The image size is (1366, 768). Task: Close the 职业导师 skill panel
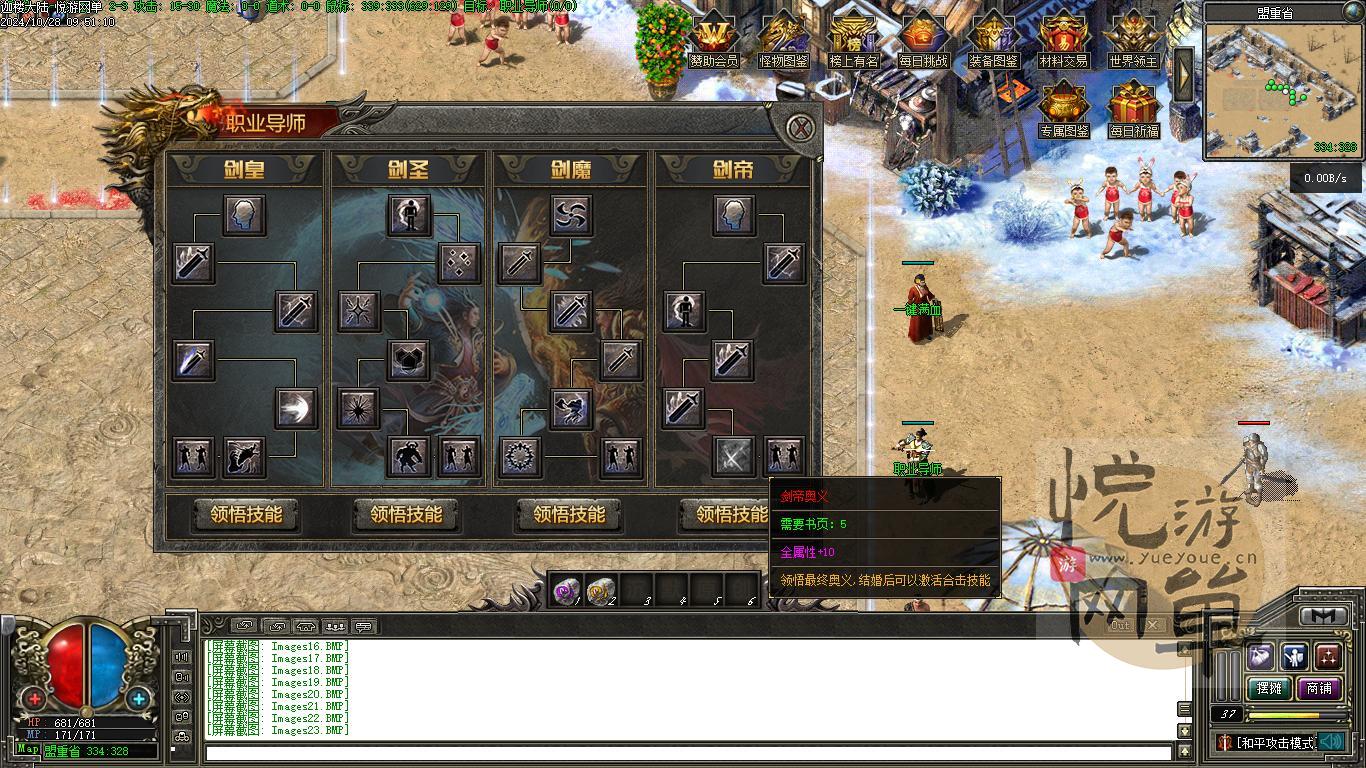(x=799, y=128)
